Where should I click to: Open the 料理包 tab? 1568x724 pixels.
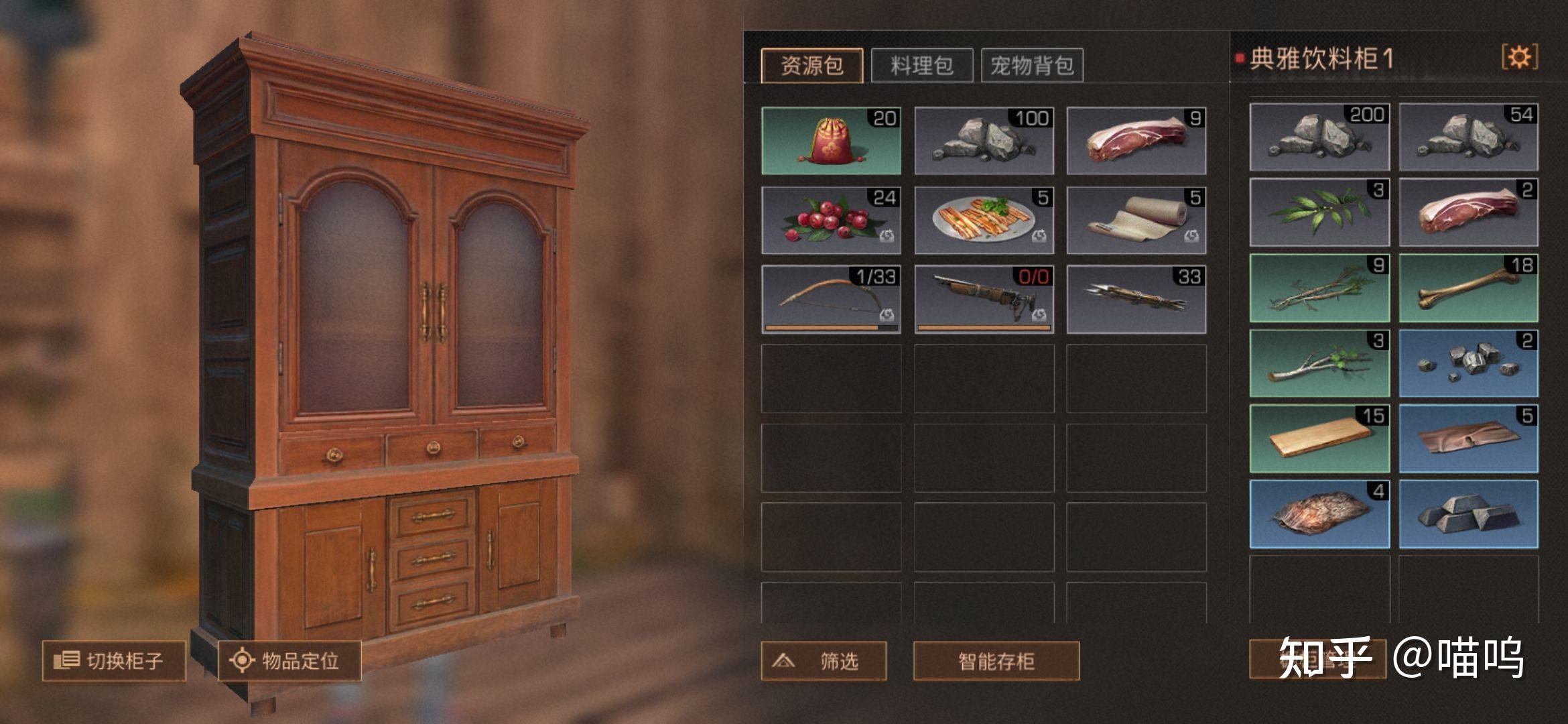pyautogui.click(x=921, y=66)
